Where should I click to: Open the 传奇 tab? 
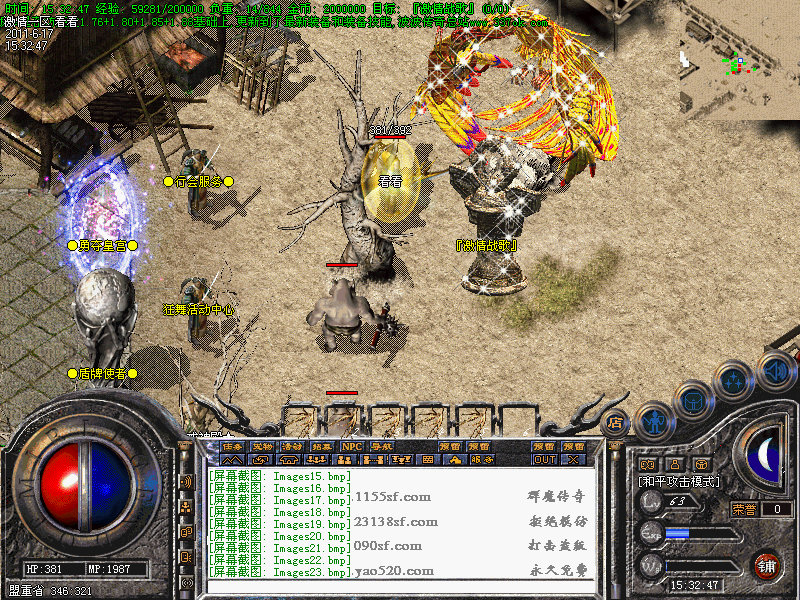coord(232,447)
